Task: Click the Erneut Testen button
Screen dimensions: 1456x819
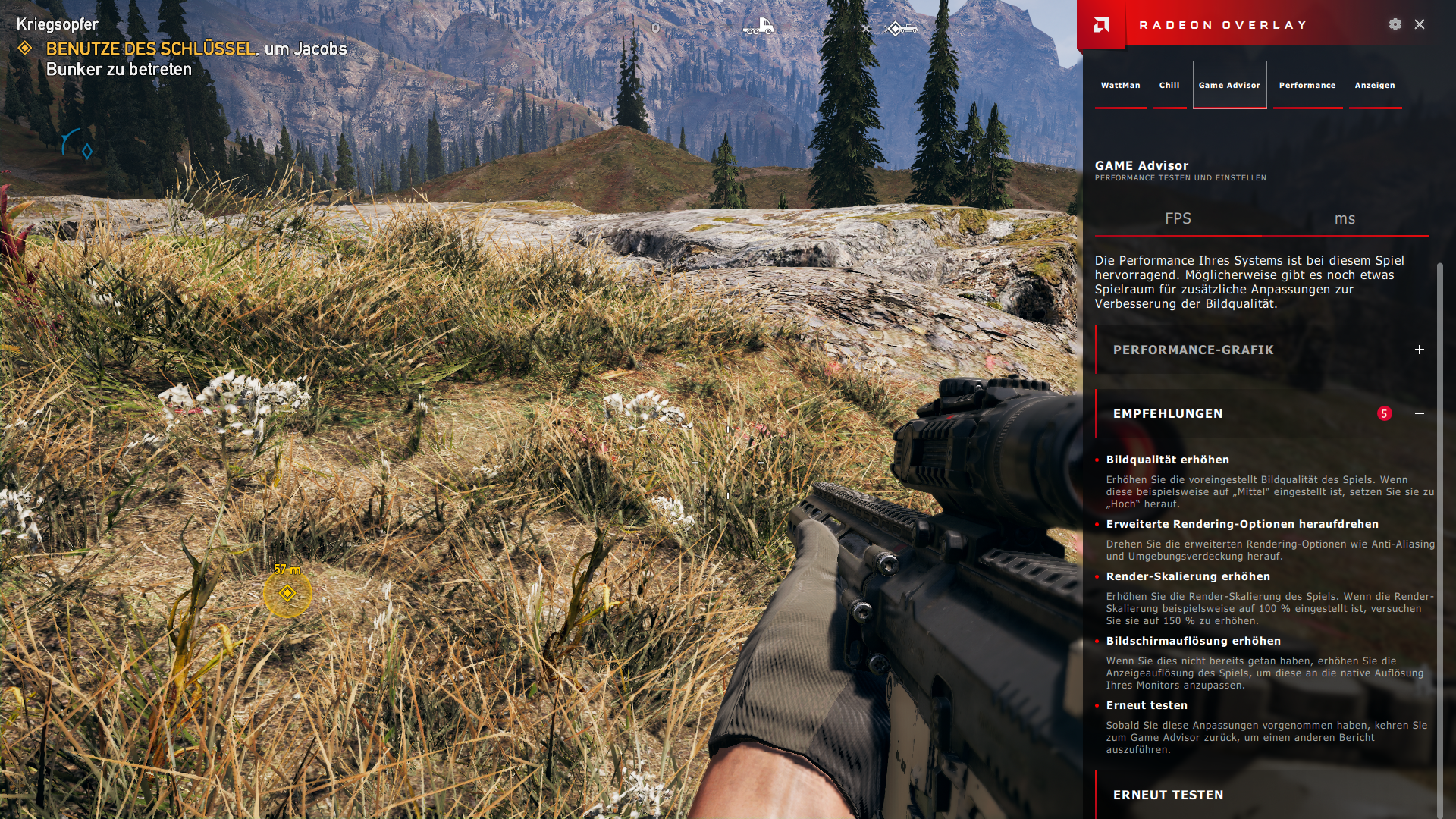Action: click(1168, 795)
